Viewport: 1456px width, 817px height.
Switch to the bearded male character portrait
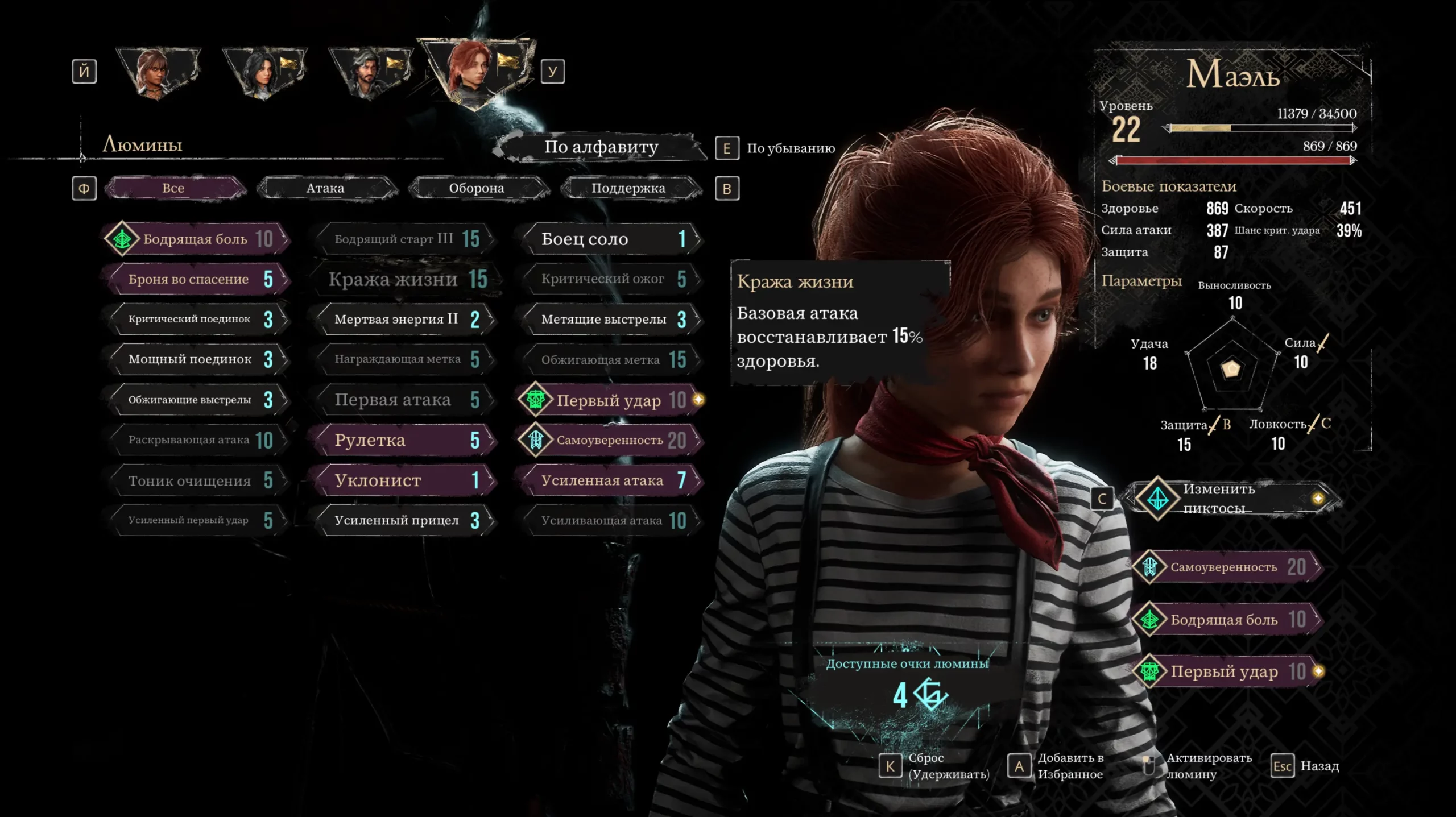[x=370, y=72]
